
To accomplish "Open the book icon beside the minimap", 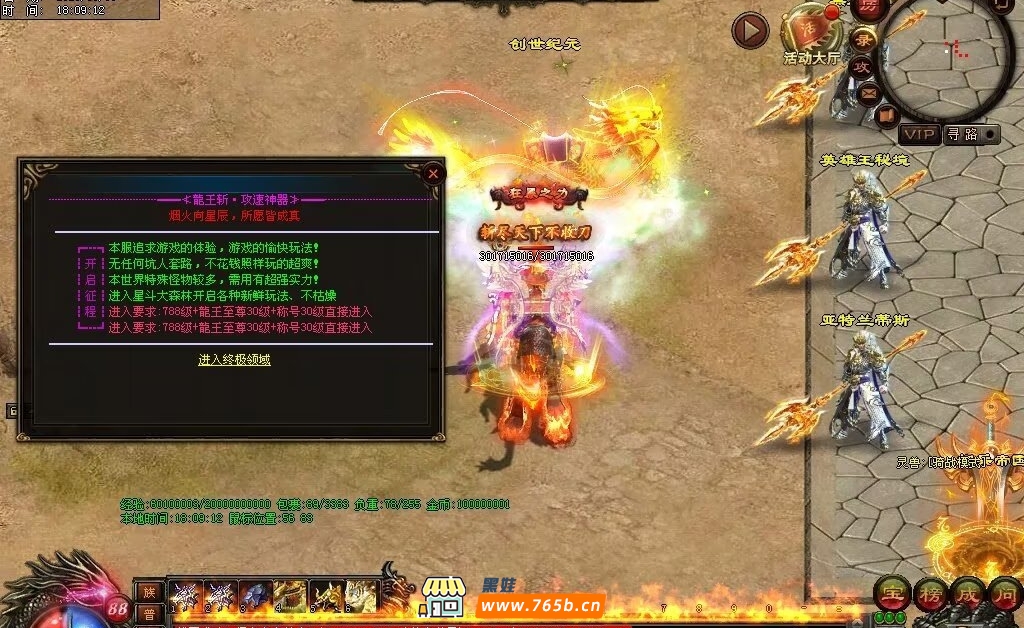I will 886,116.
